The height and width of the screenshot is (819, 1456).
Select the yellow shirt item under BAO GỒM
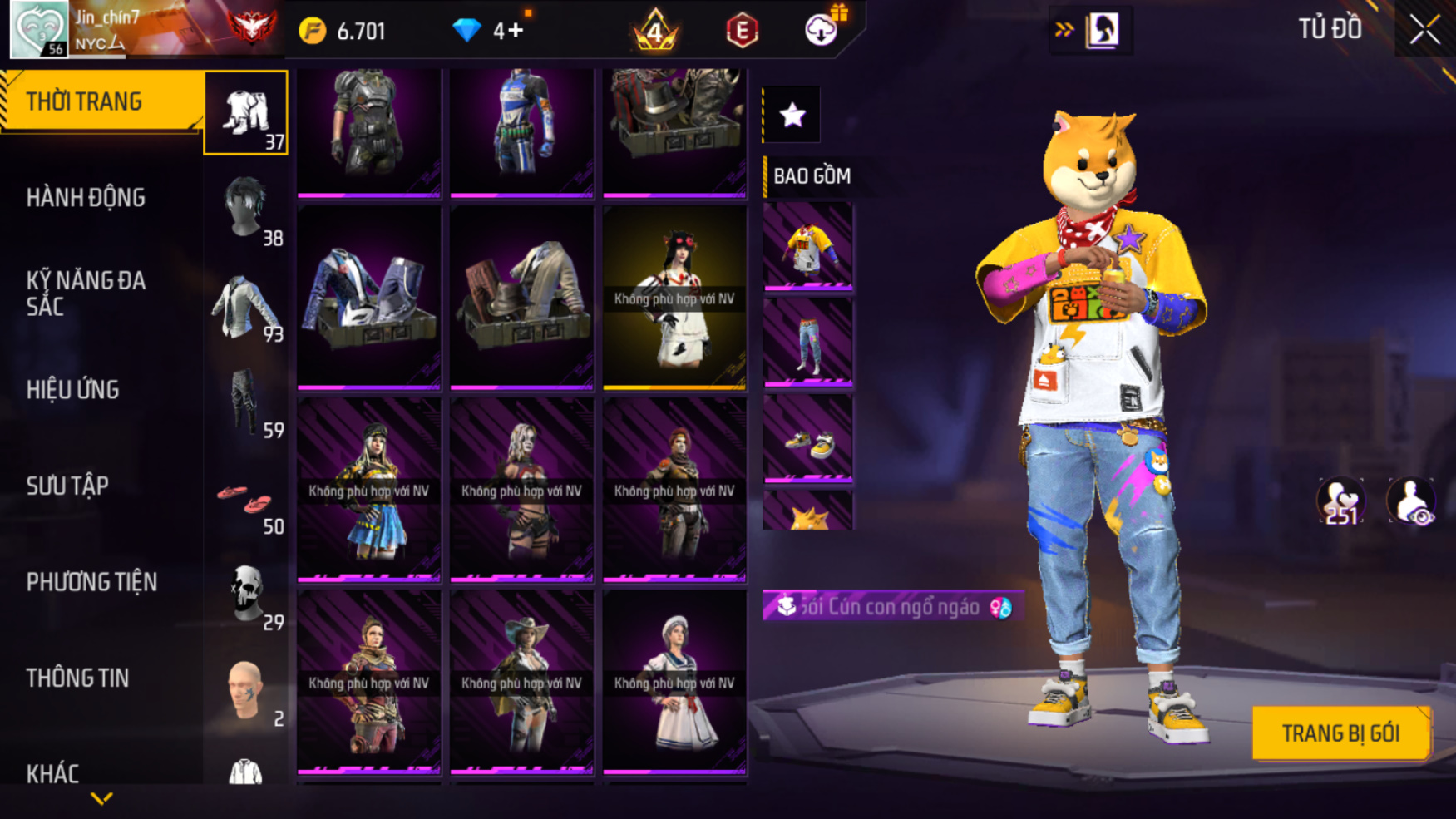808,247
